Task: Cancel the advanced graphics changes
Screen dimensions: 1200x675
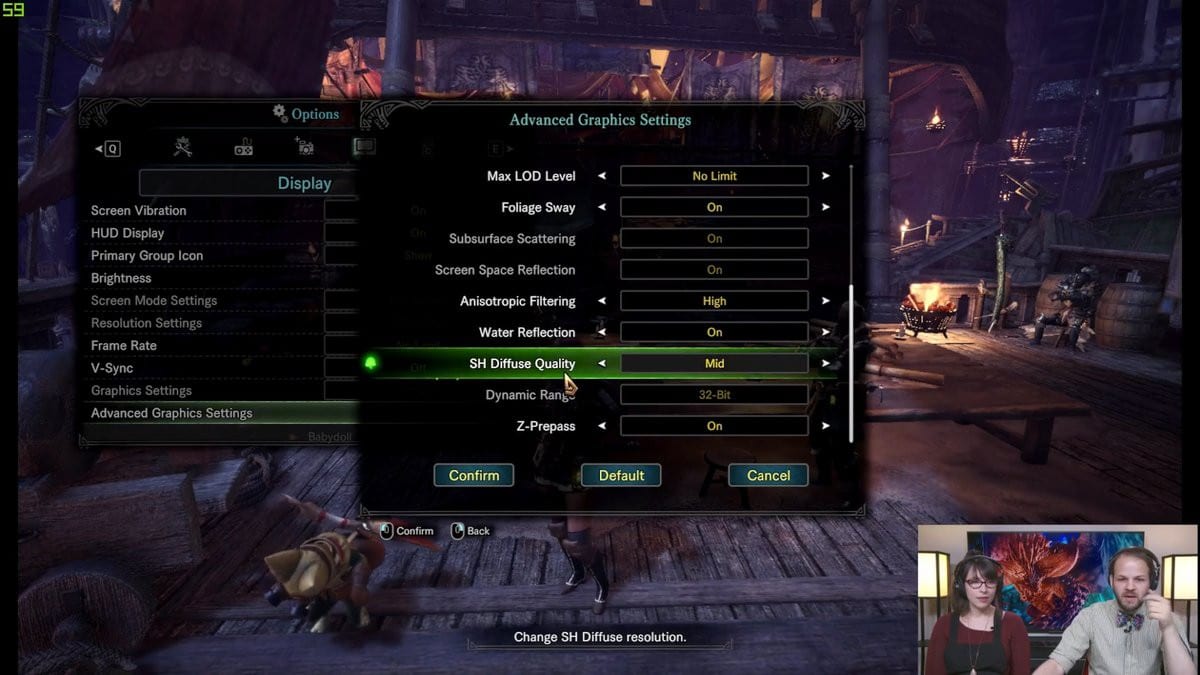Action: pos(768,475)
